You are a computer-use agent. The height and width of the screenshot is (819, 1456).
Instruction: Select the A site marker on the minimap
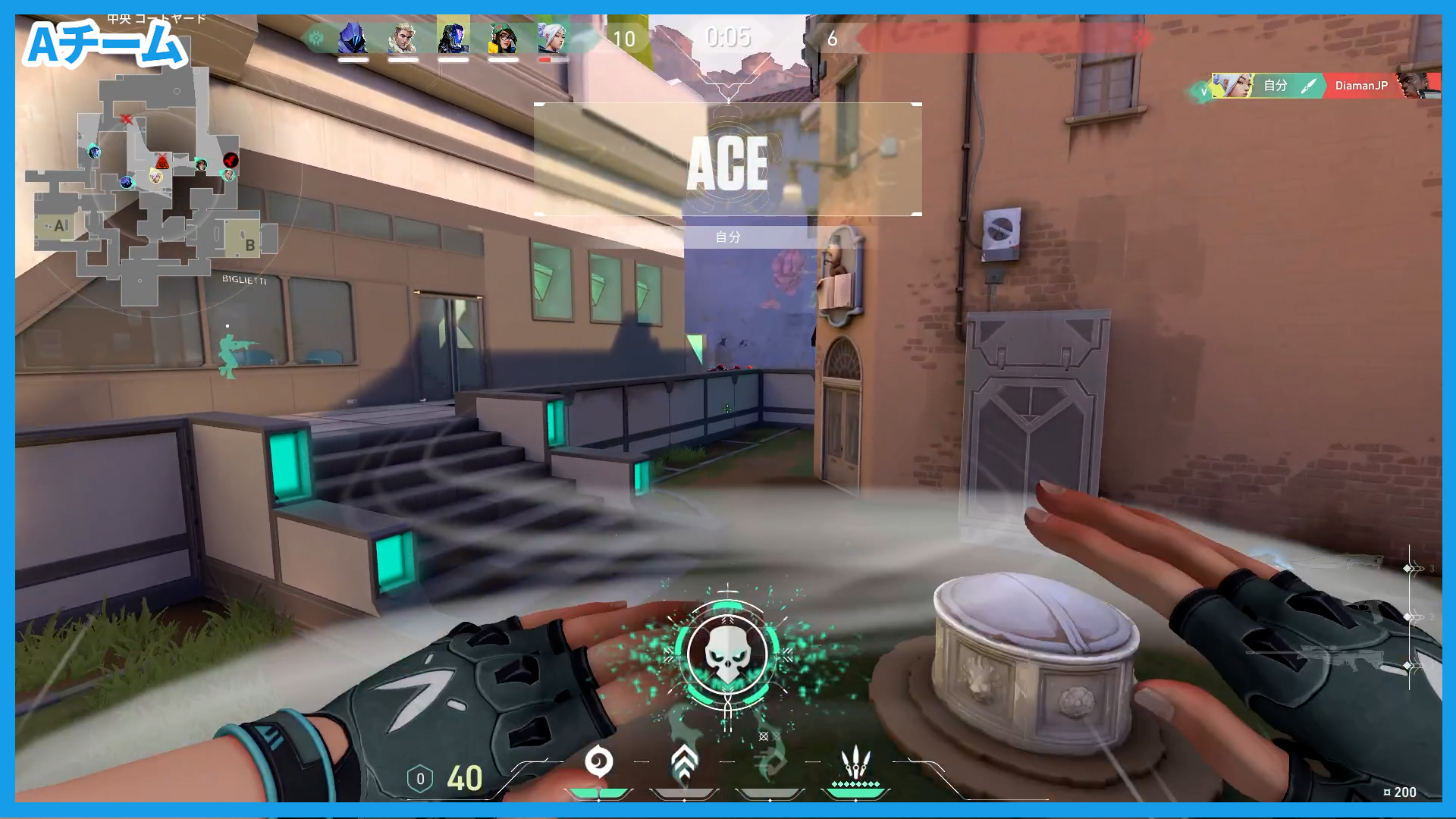tap(61, 226)
